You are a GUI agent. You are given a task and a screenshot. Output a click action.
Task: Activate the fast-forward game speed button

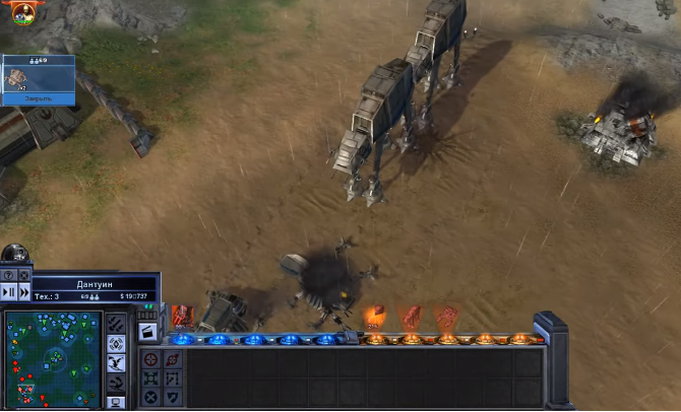click(24, 292)
